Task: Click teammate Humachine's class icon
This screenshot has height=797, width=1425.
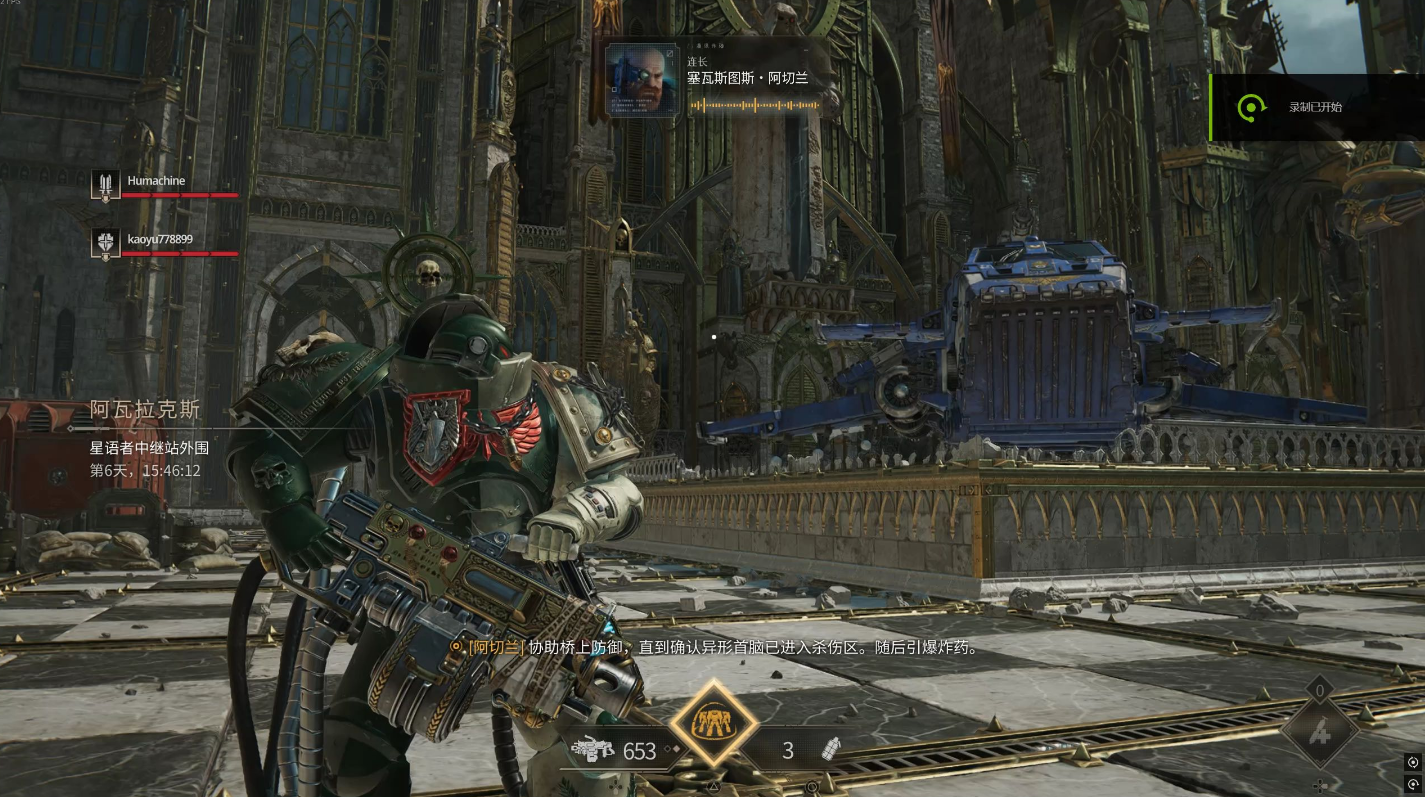Action: click(106, 184)
